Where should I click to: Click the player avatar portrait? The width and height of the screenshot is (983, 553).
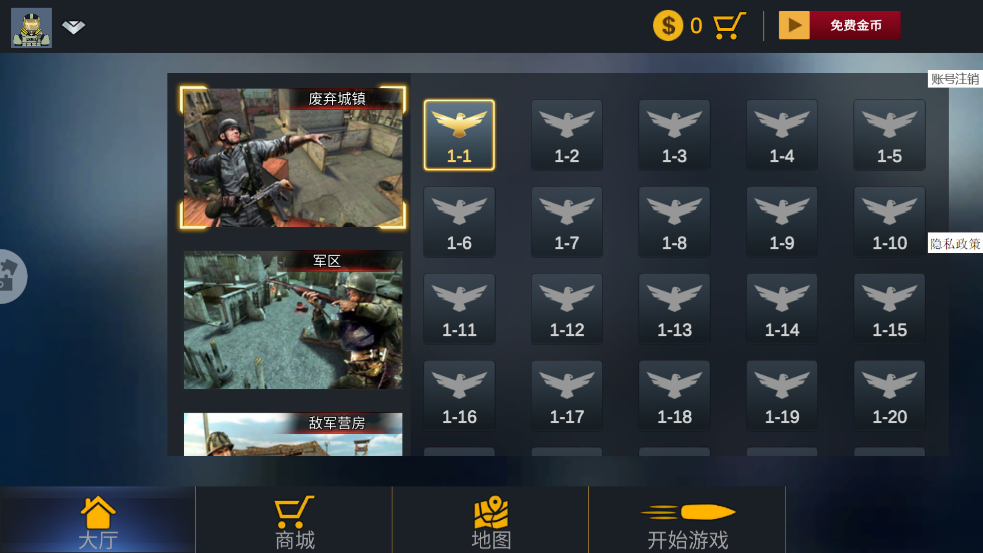pos(31,27)
